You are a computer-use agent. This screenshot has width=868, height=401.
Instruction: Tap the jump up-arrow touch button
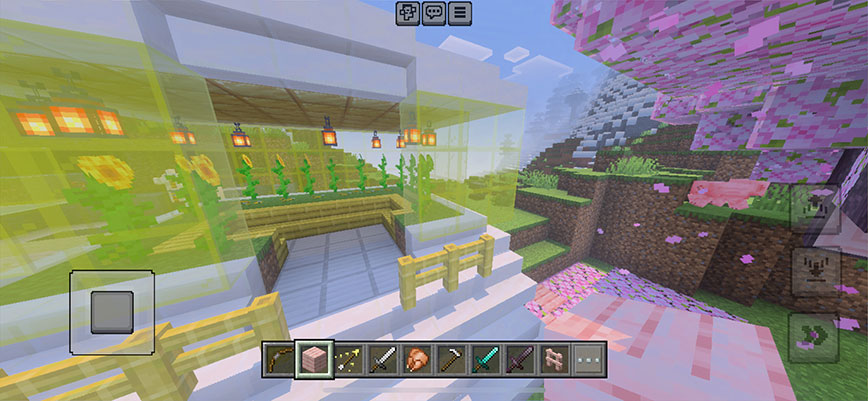point(813,209)
